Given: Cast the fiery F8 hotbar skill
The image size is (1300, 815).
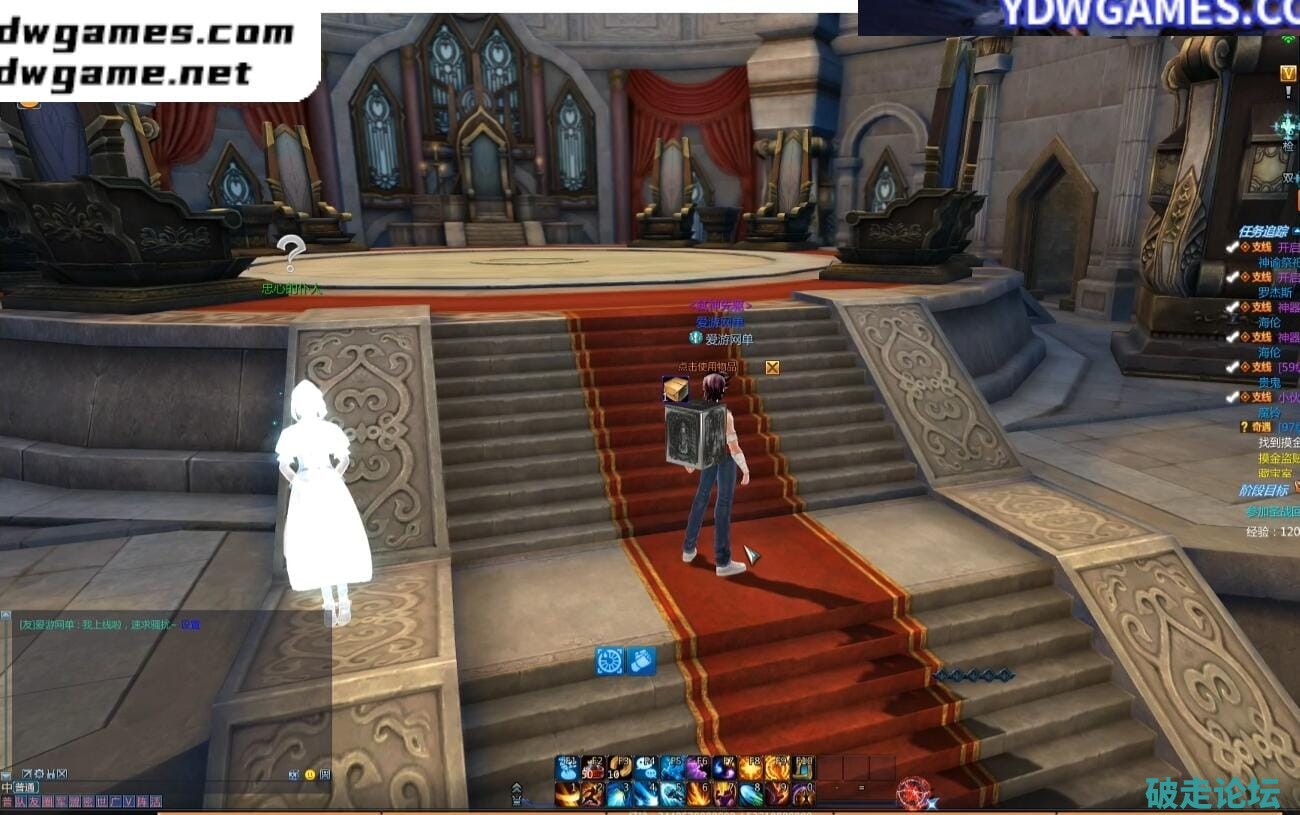Looking at the screenshot, I should pyautogui.click(x=750, y=768).
